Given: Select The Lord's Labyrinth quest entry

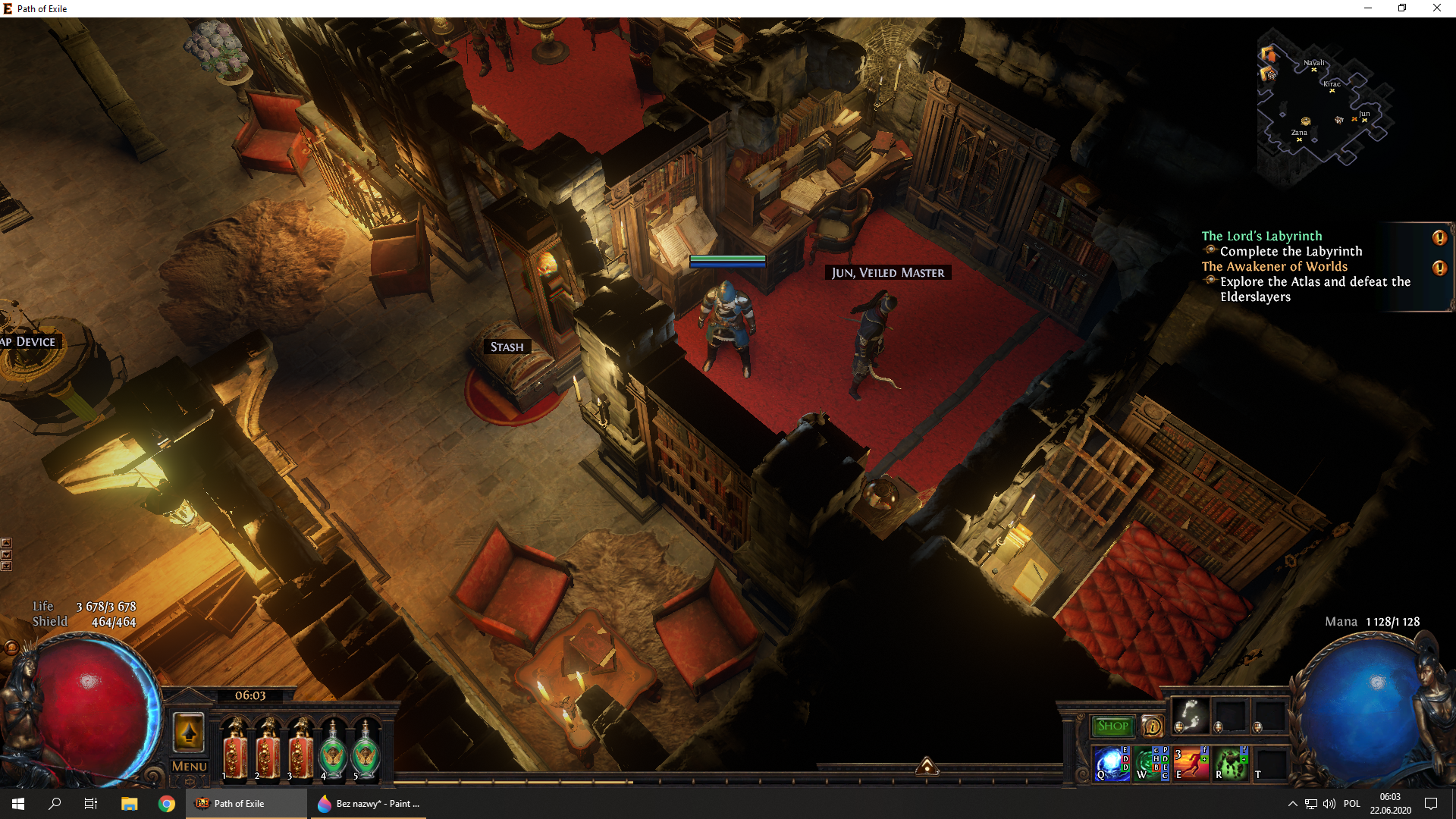Looking at the screenshot, I should pos(1262,236).
